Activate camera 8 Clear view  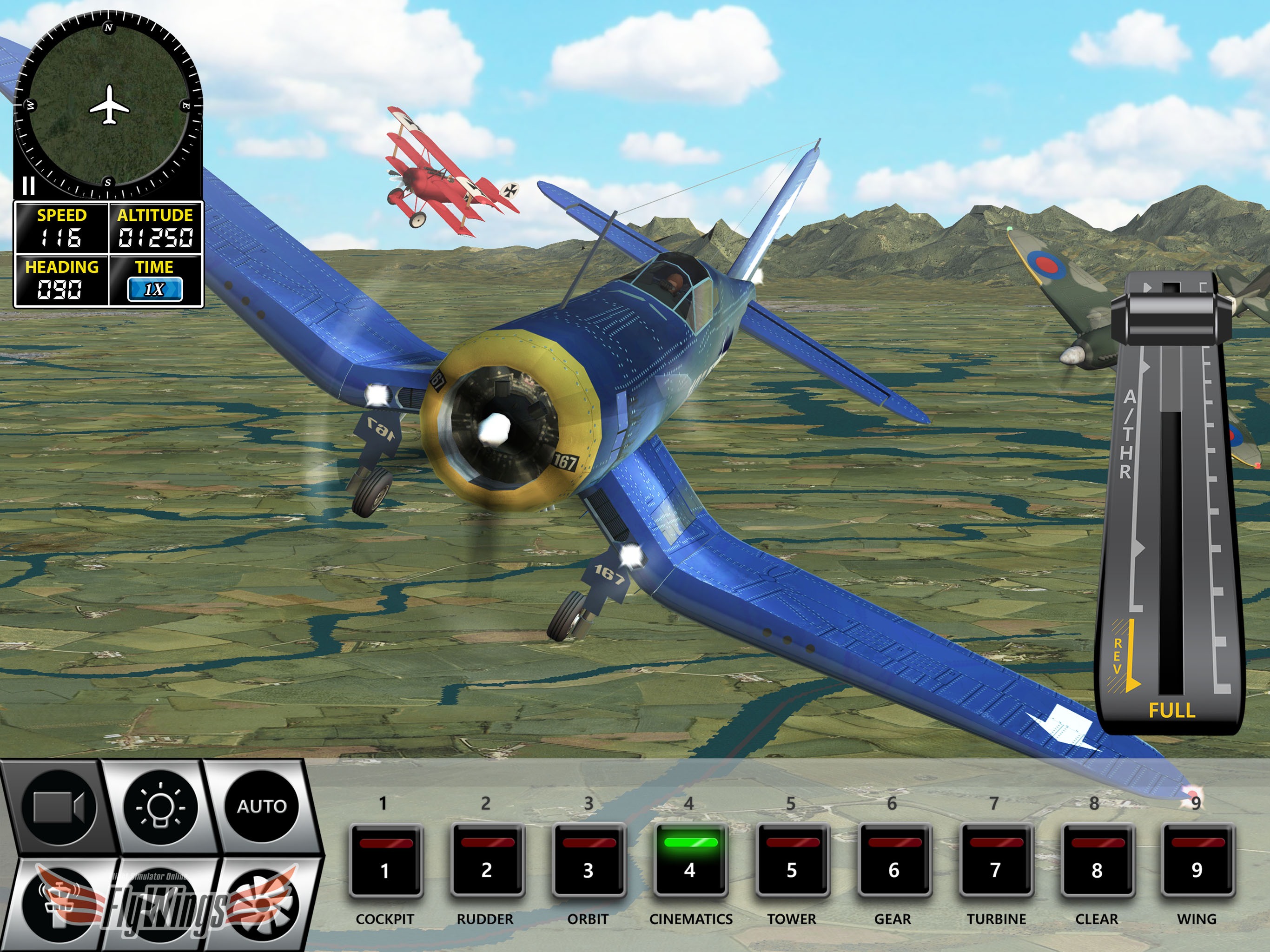tap(1097, 861)
